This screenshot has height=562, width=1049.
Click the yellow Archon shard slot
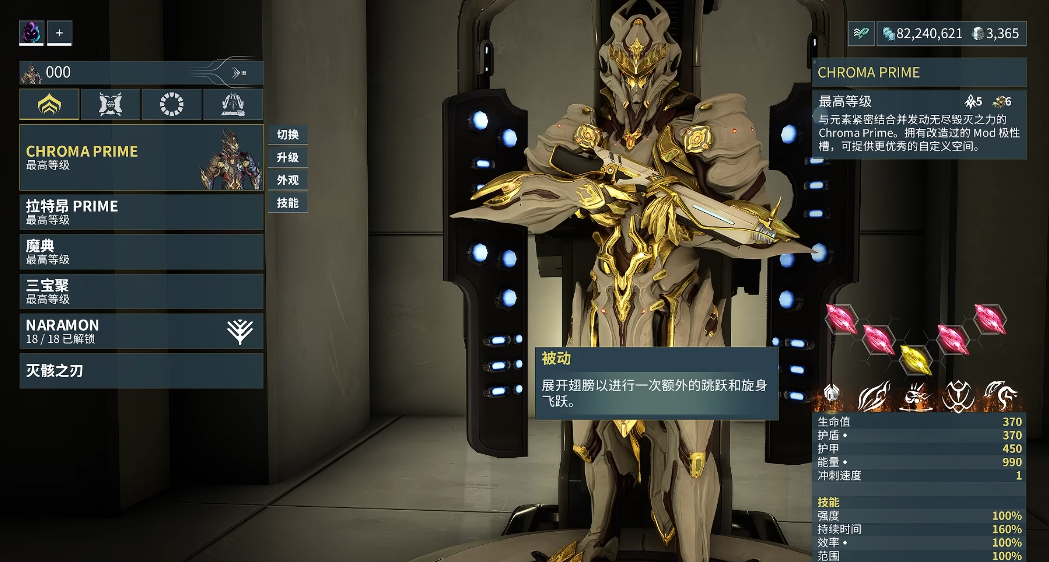point(914,357)
